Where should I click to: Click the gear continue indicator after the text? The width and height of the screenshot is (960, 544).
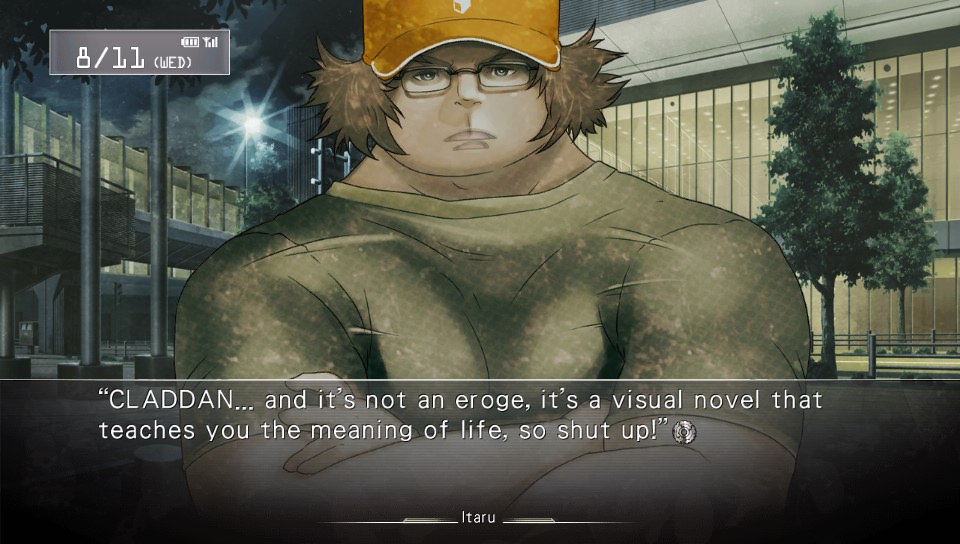685,432
